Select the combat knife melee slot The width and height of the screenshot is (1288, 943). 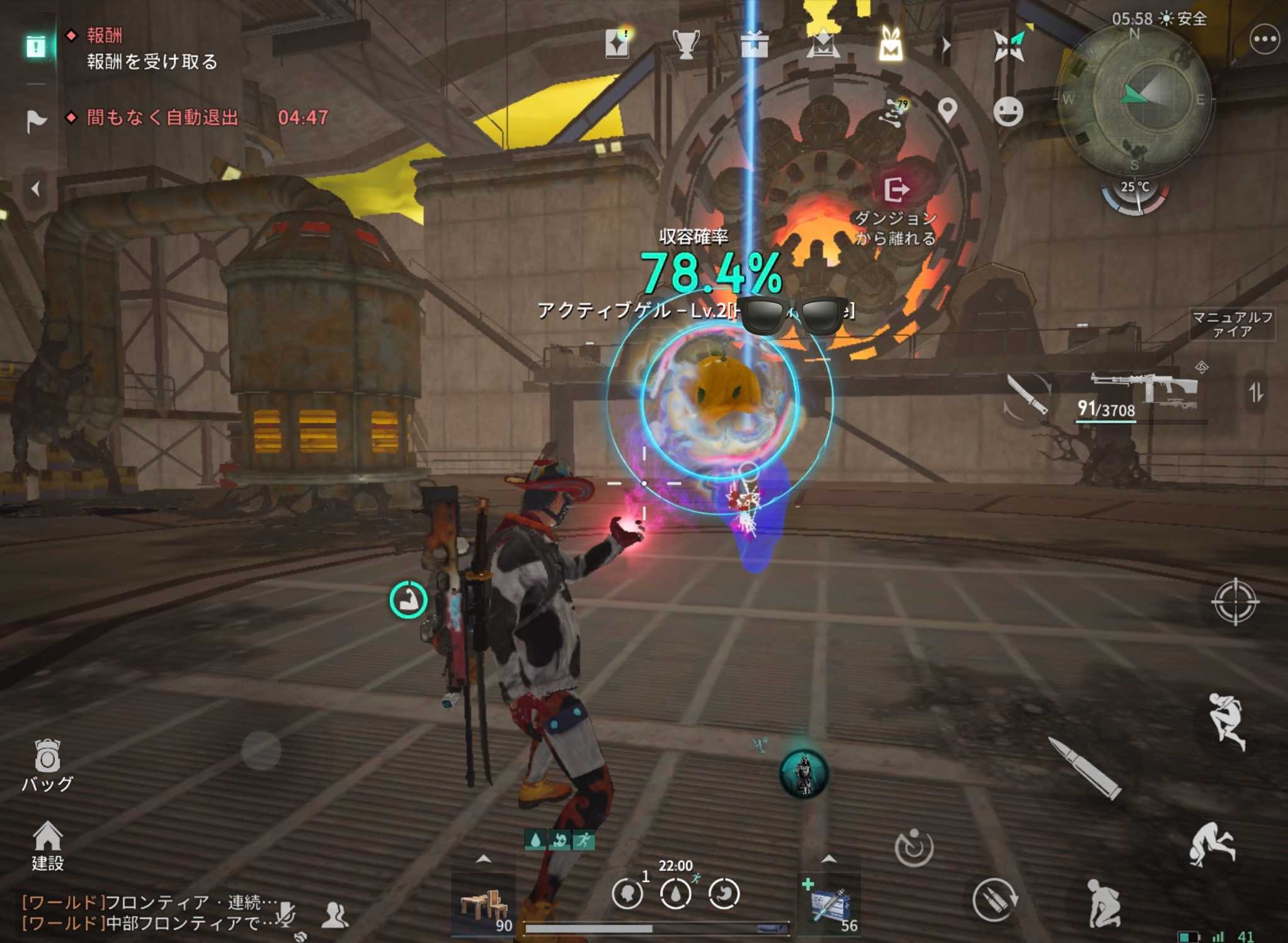1027,394
